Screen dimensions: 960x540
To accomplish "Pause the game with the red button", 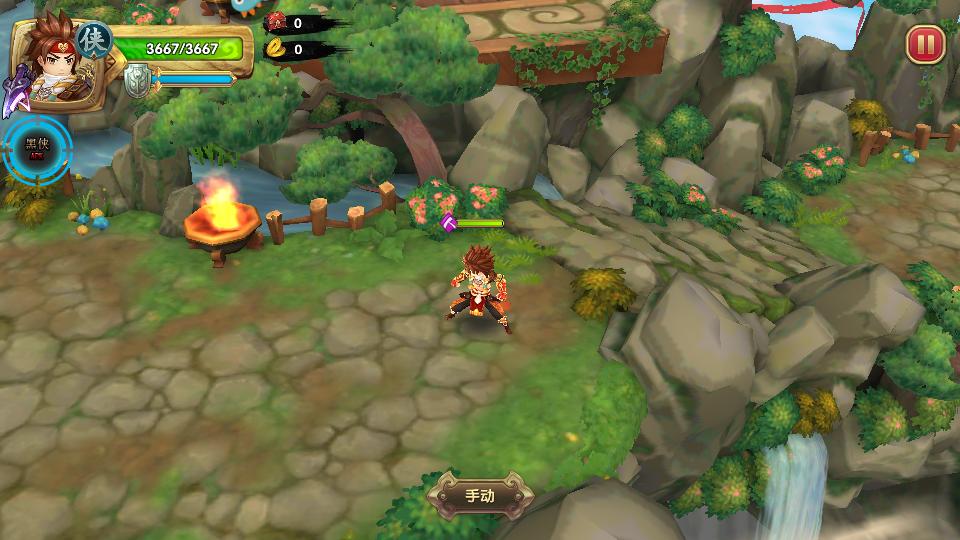I will (x=925, y=44).
